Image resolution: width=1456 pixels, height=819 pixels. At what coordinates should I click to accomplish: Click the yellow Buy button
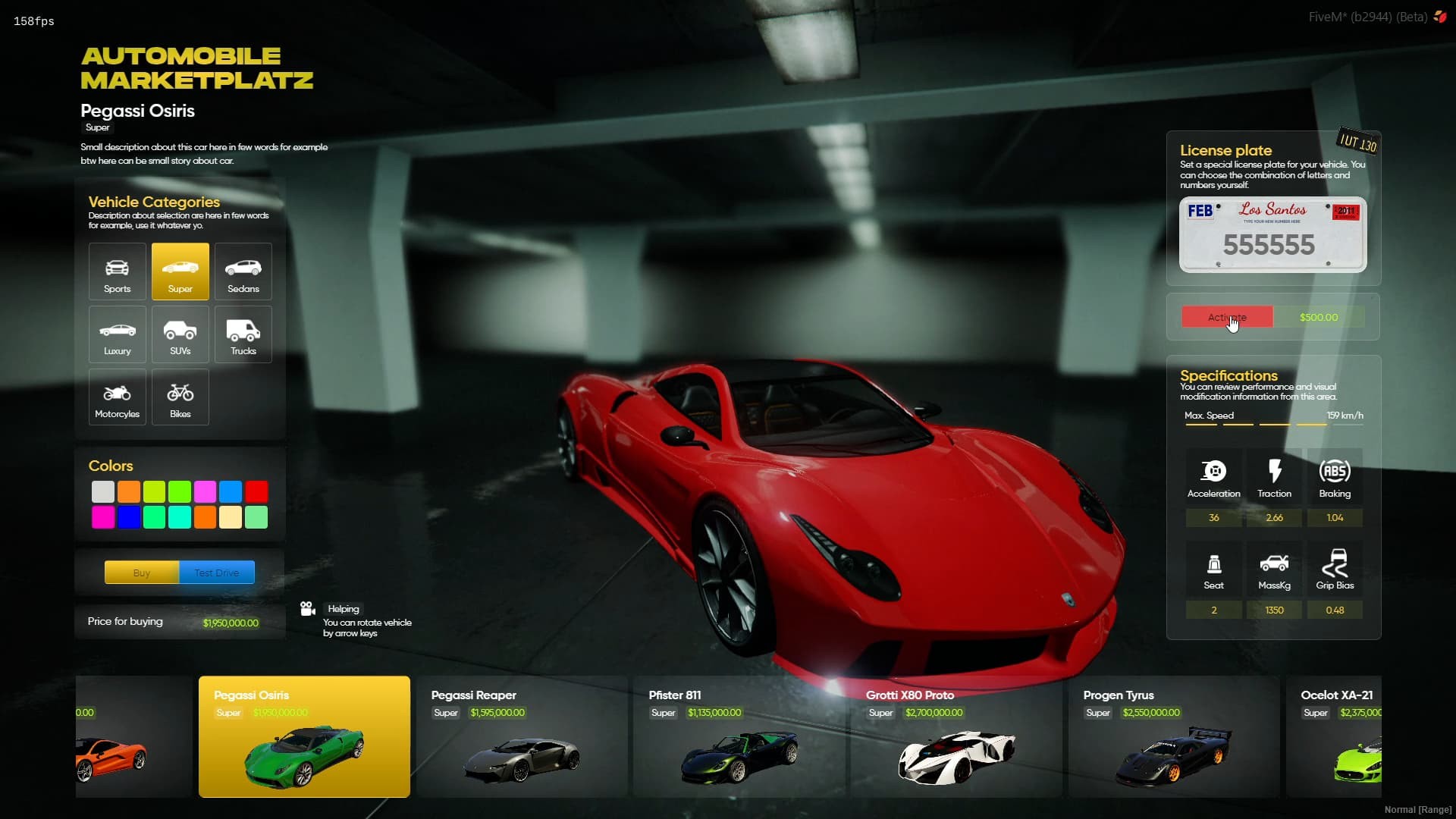click(142, 573)
